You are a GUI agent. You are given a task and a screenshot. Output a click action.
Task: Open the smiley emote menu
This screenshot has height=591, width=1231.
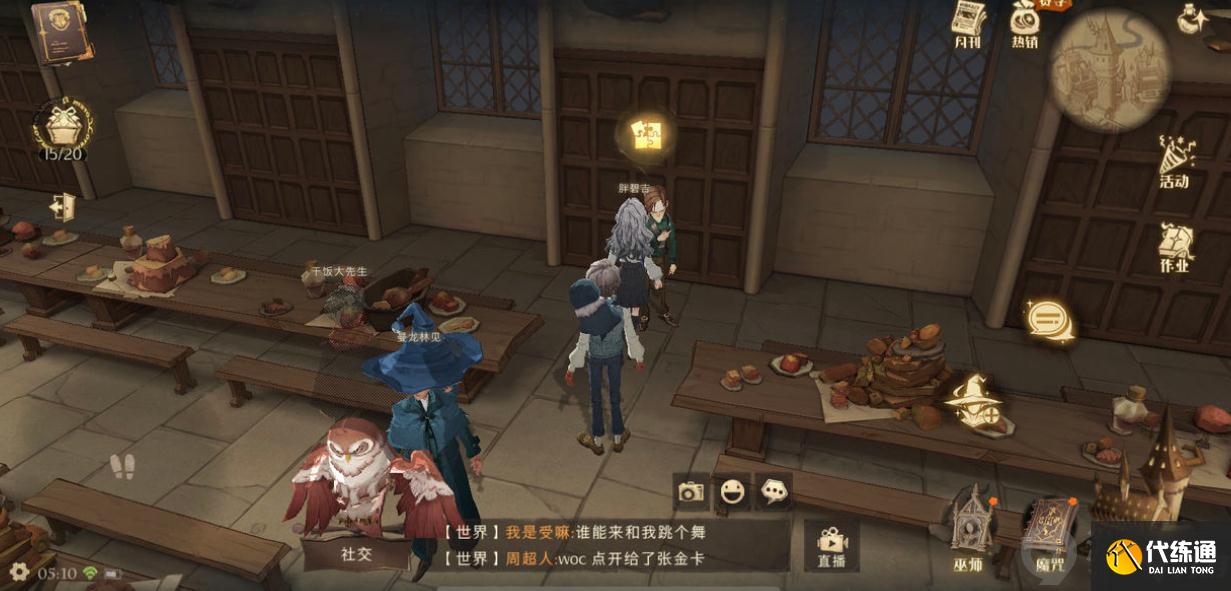733,491
